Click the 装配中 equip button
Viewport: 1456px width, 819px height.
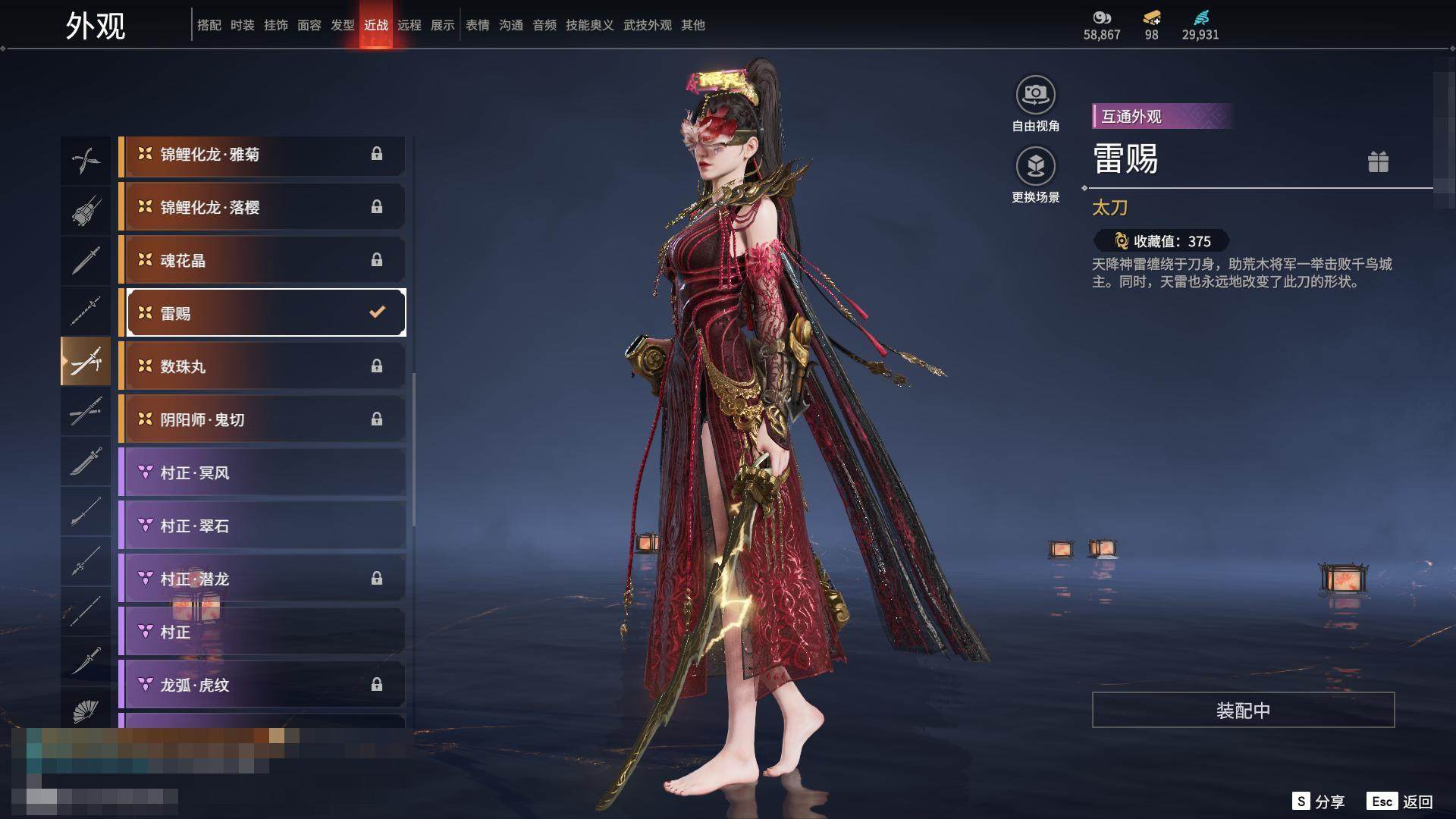click(x=1243, y=711)
